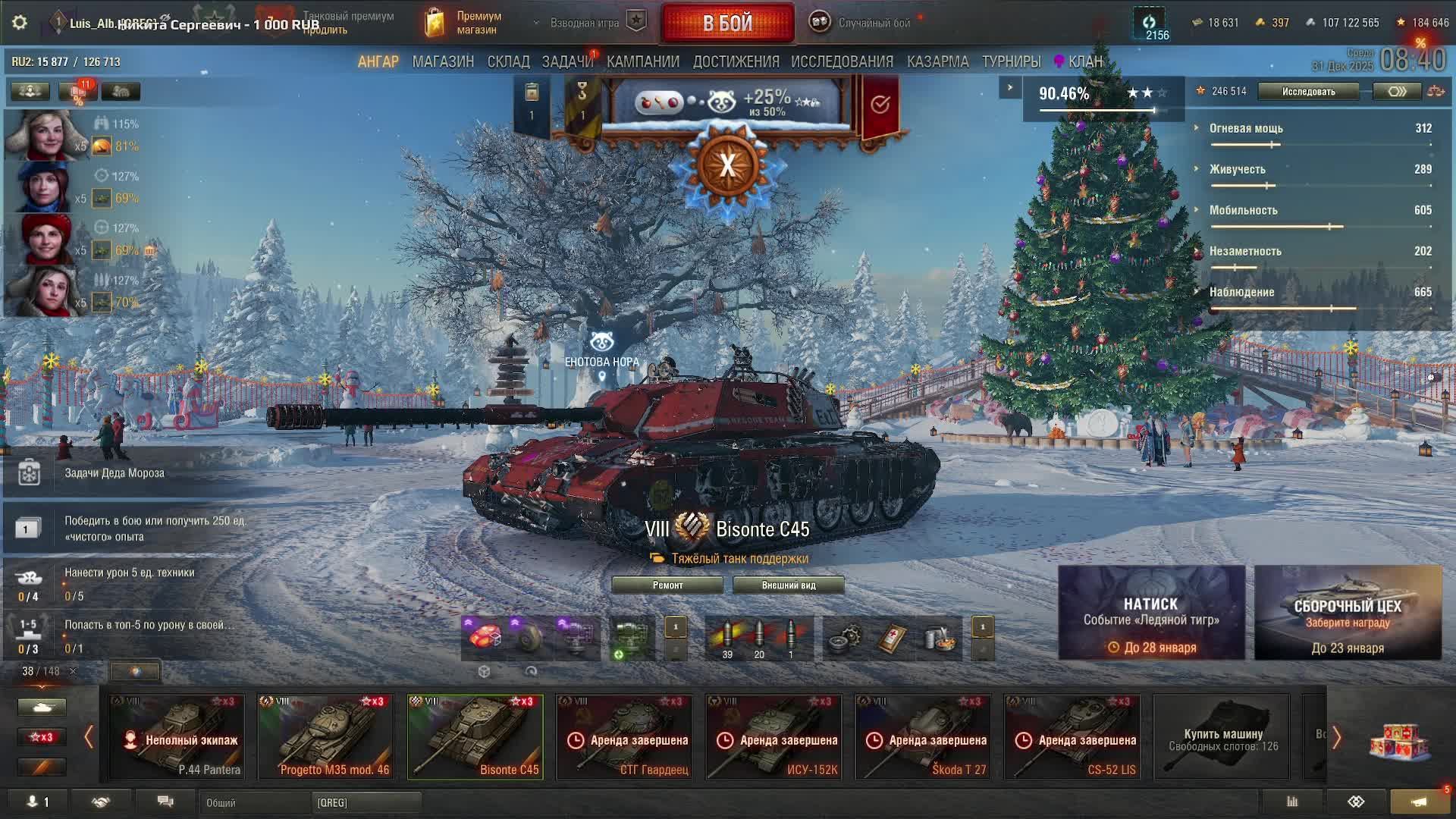
Task: Click Купить машину to buy a vehicle
Action: pos(1222,737)
